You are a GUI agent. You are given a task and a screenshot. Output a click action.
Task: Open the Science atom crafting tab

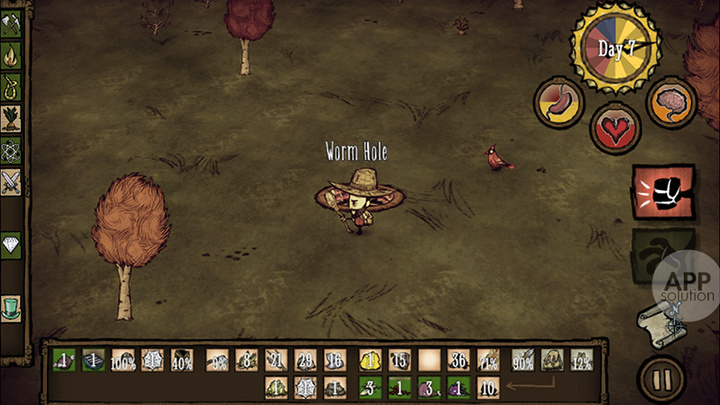click(x=11, y=152)
